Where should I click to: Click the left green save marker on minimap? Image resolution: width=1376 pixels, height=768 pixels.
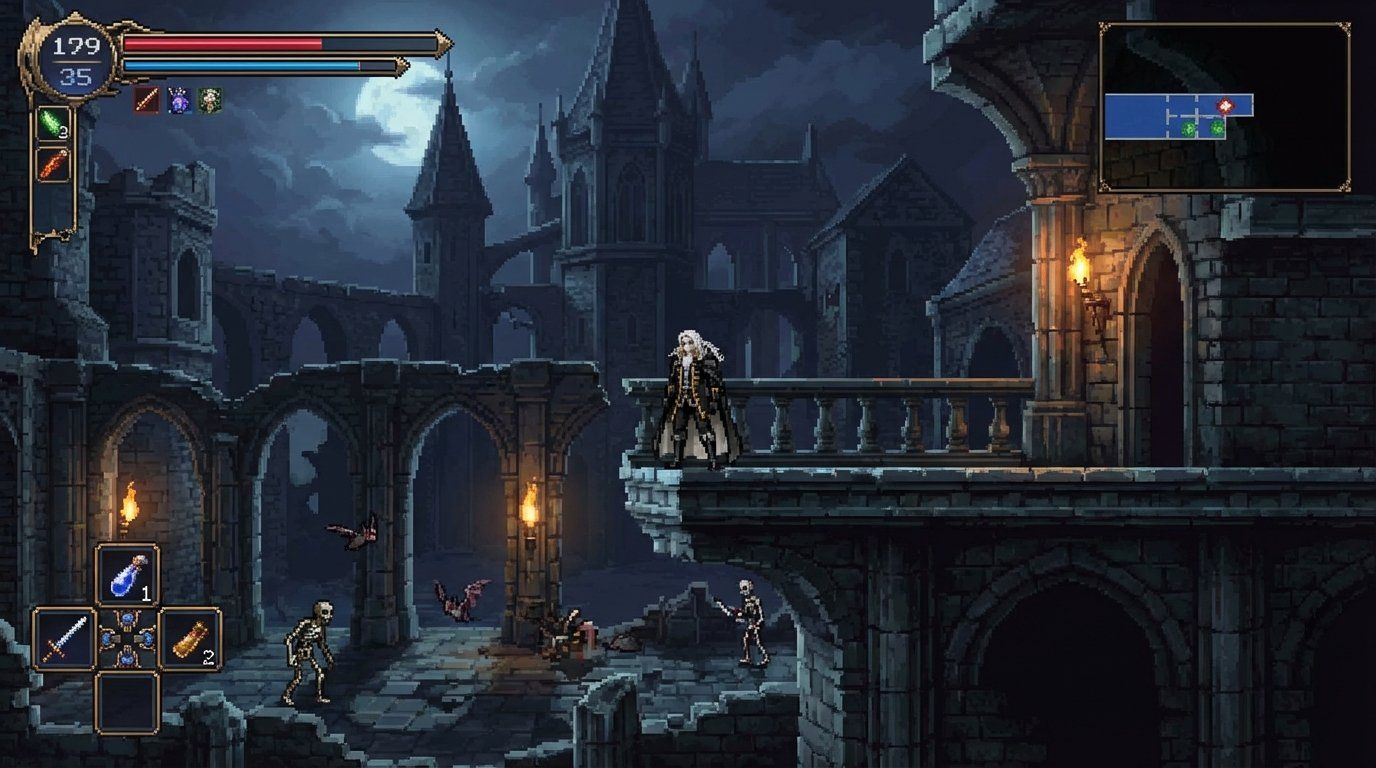pyautogui.click(x=1188, y=129)
